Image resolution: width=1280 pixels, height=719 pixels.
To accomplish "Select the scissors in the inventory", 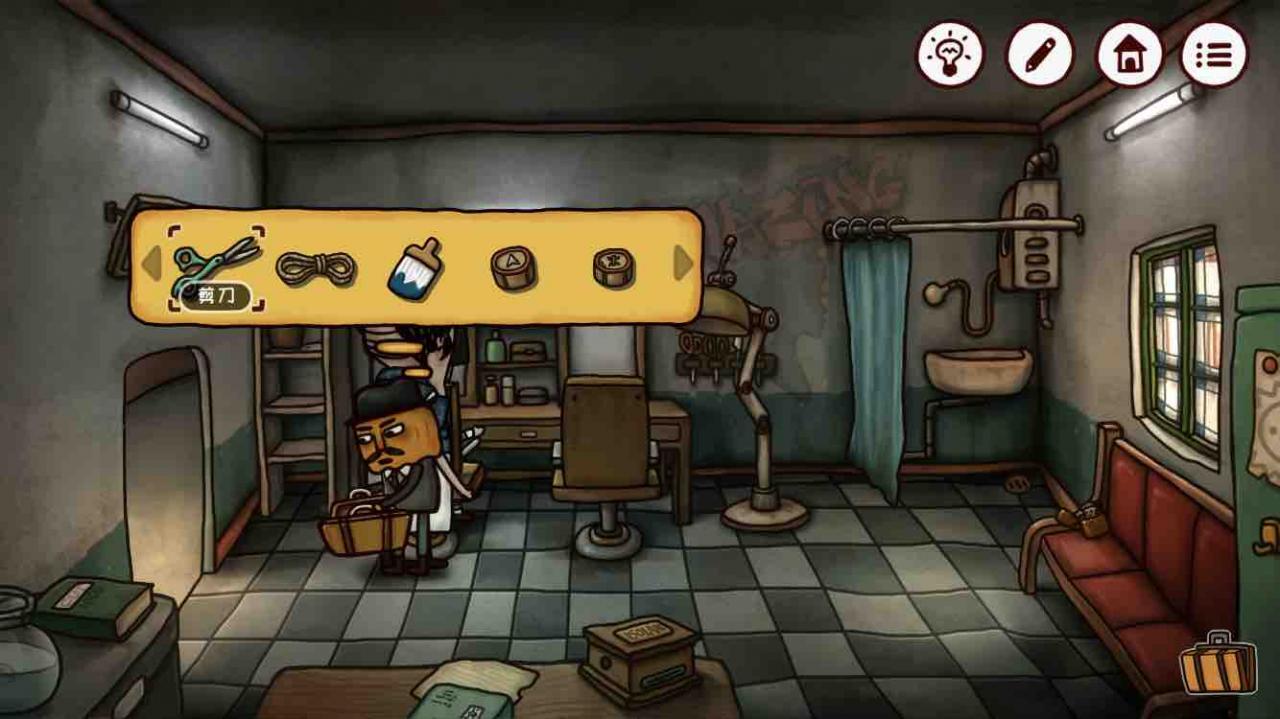I will 215,258.
